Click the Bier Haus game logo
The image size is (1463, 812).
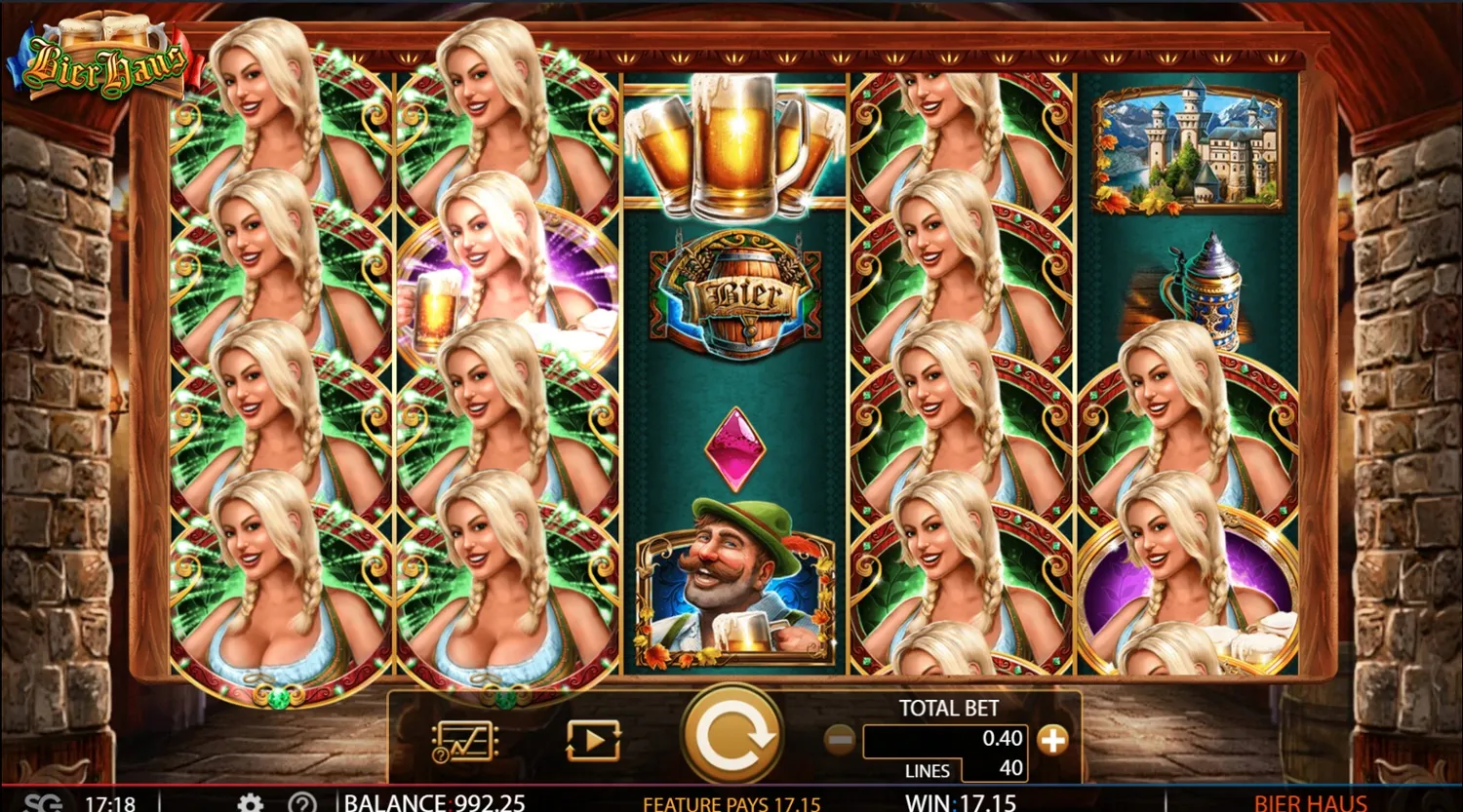pos(102,58)
